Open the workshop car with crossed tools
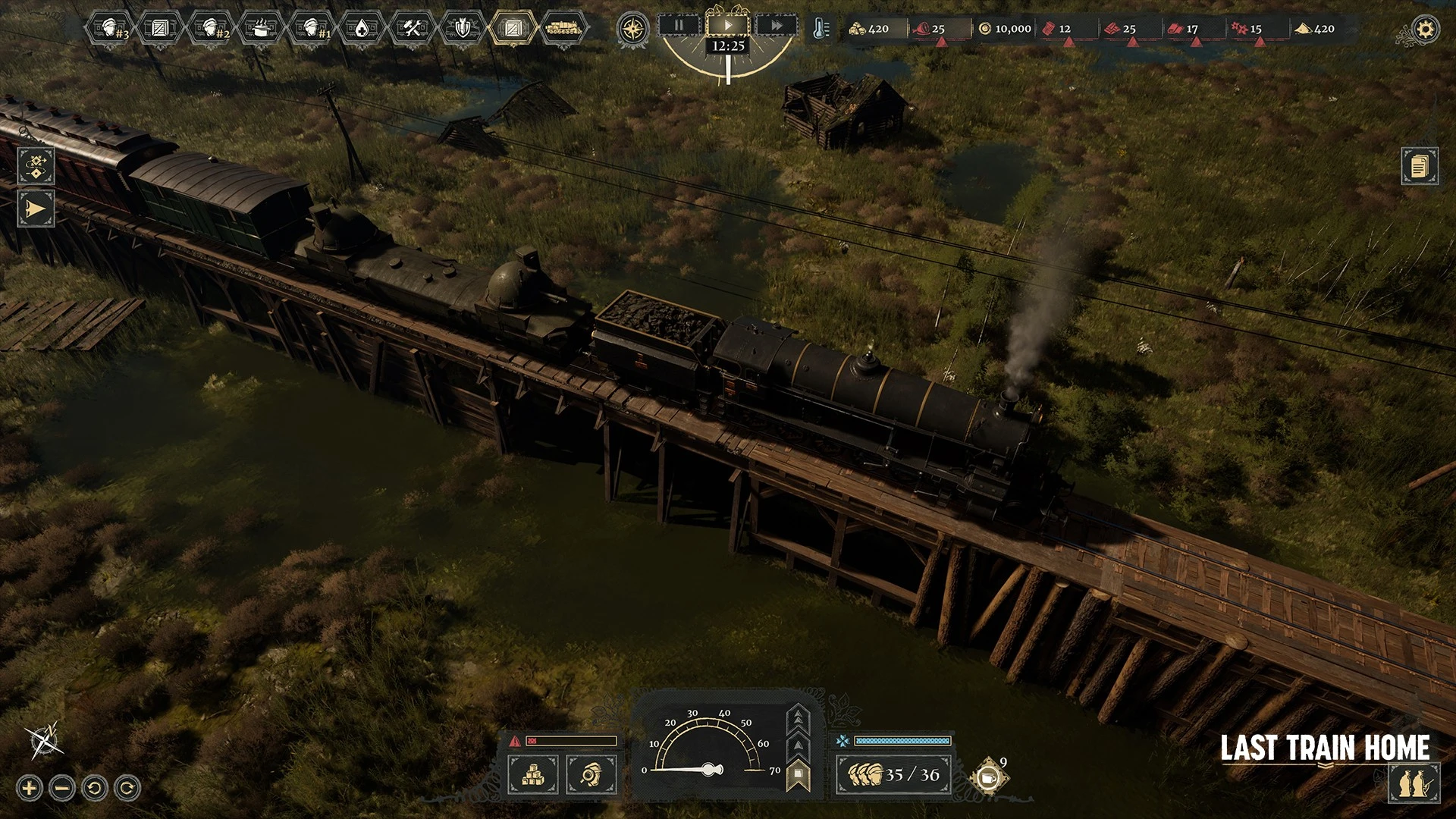The image size is (1456, 819). point(413,29)
